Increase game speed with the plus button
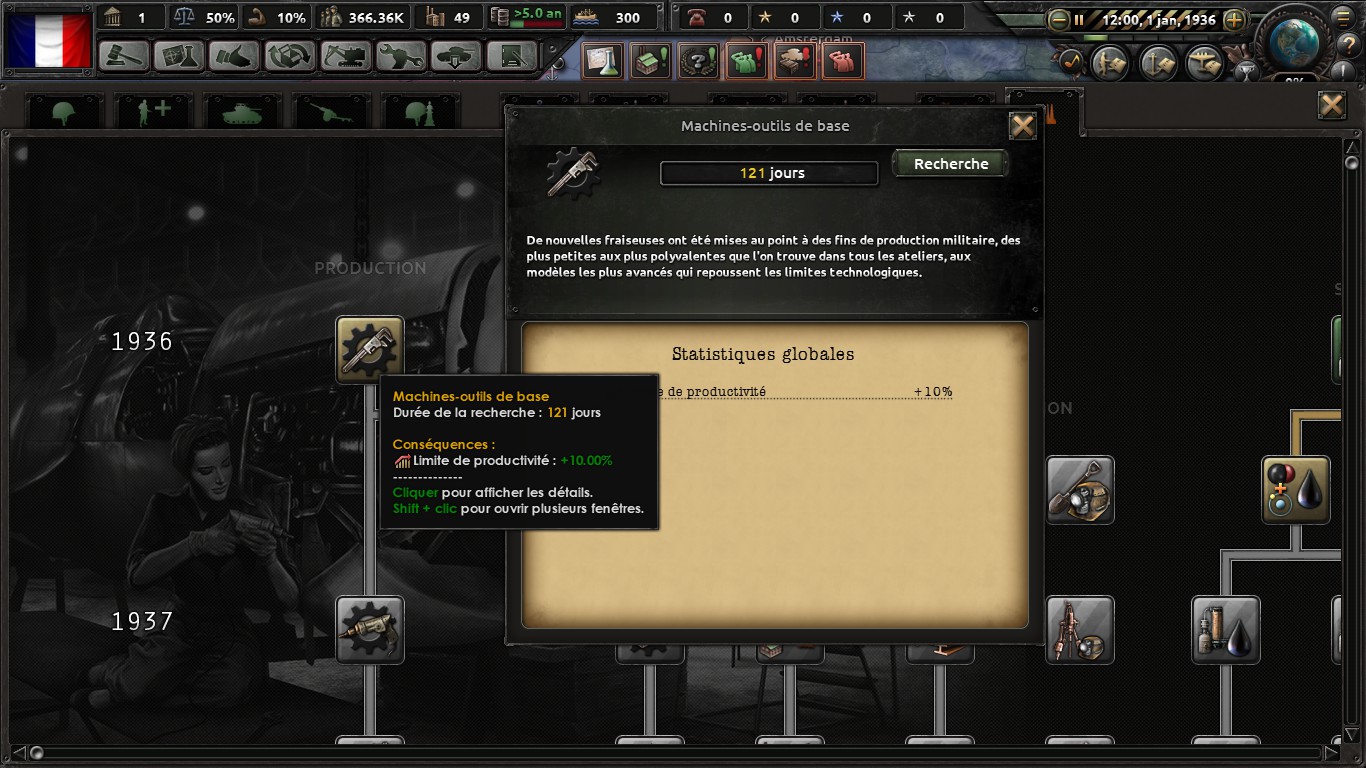1366x768 pixels. (x=1234, y=19)
